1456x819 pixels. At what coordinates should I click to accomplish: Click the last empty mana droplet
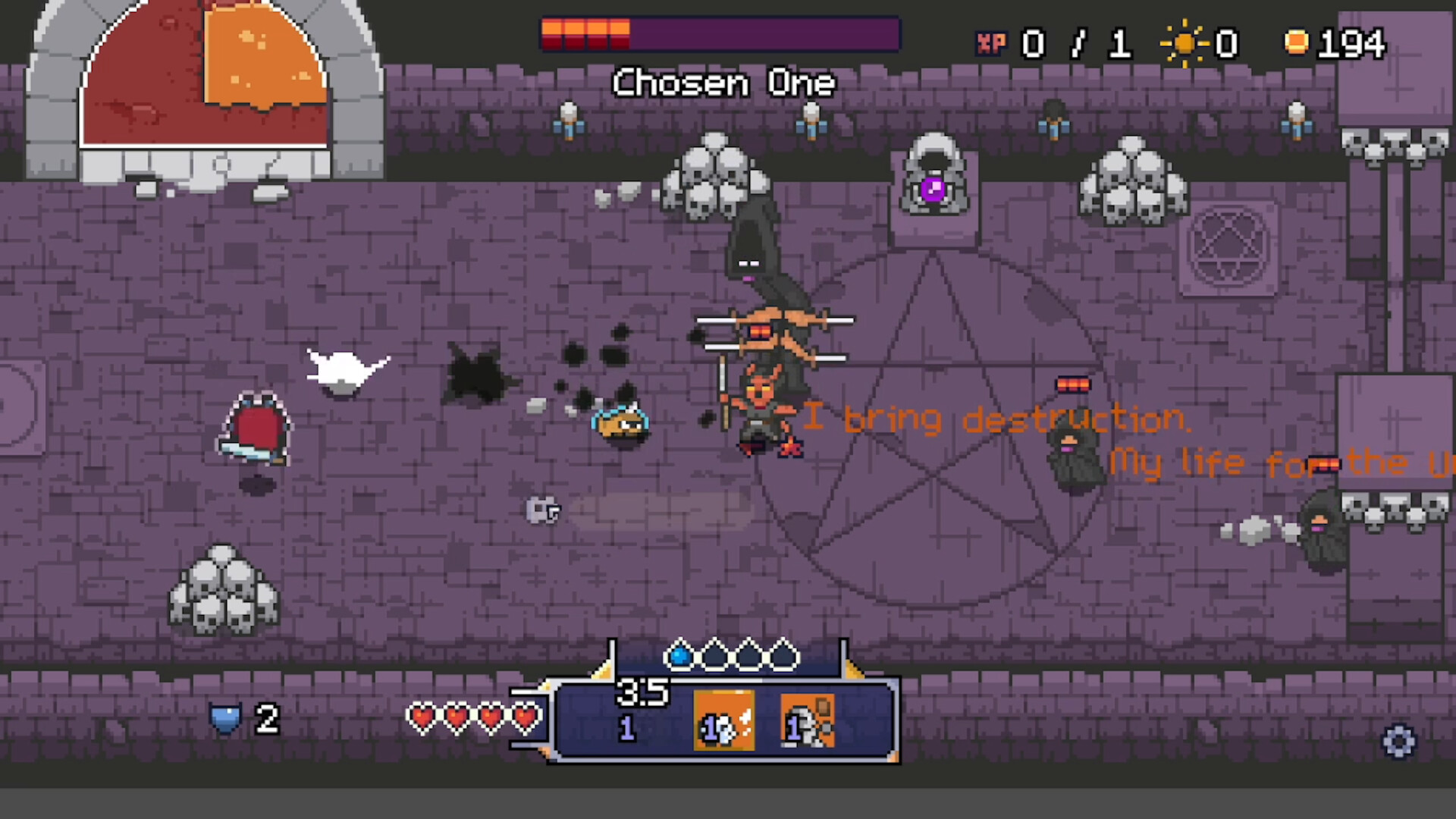(782, 657)
